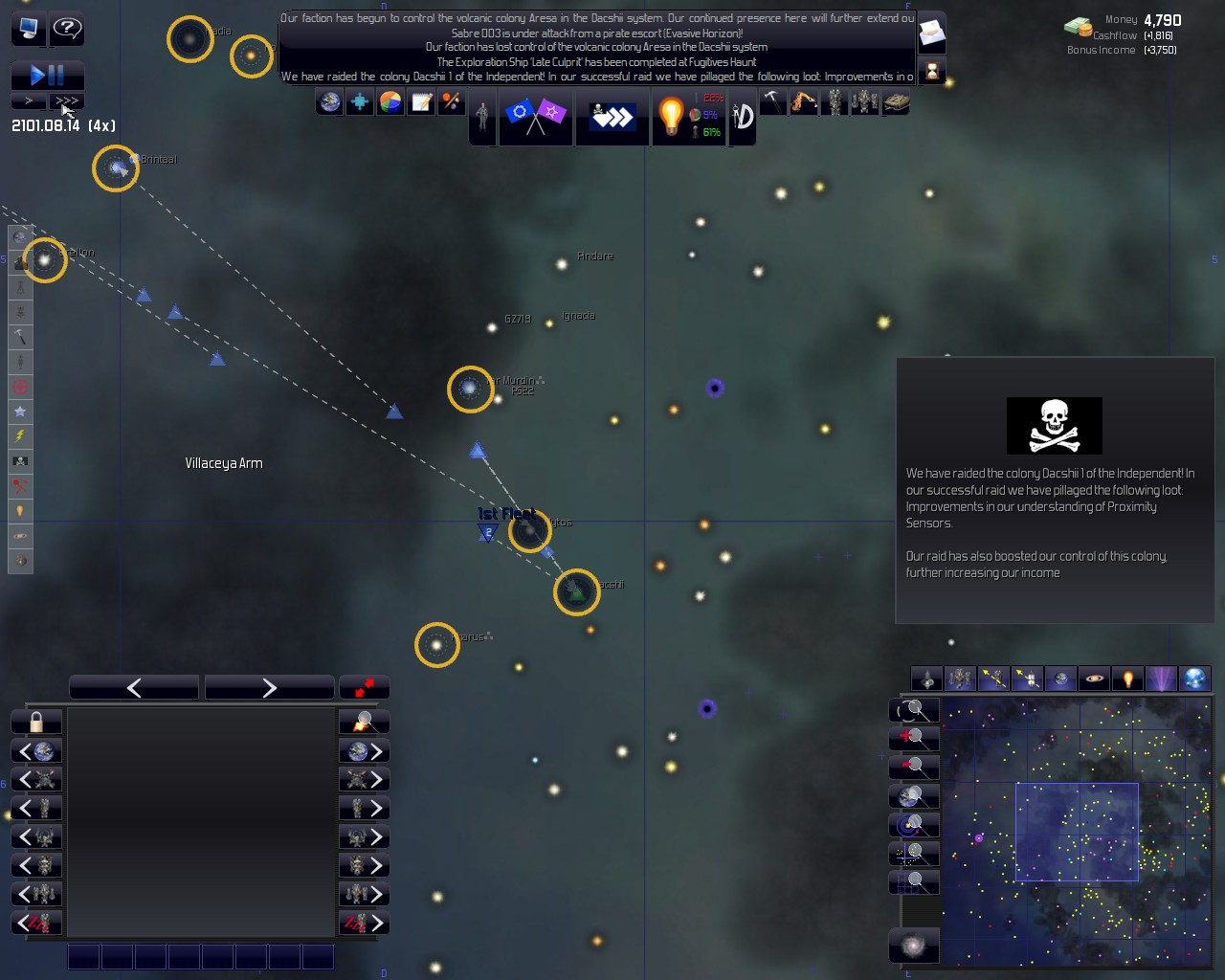
Task: Click the galaxy minimap
Action: 1077,831
